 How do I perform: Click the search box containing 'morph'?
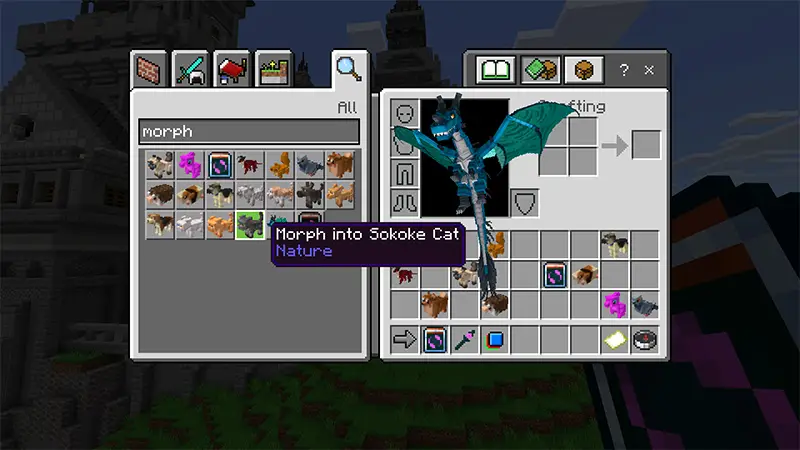(x=249, y=131)
